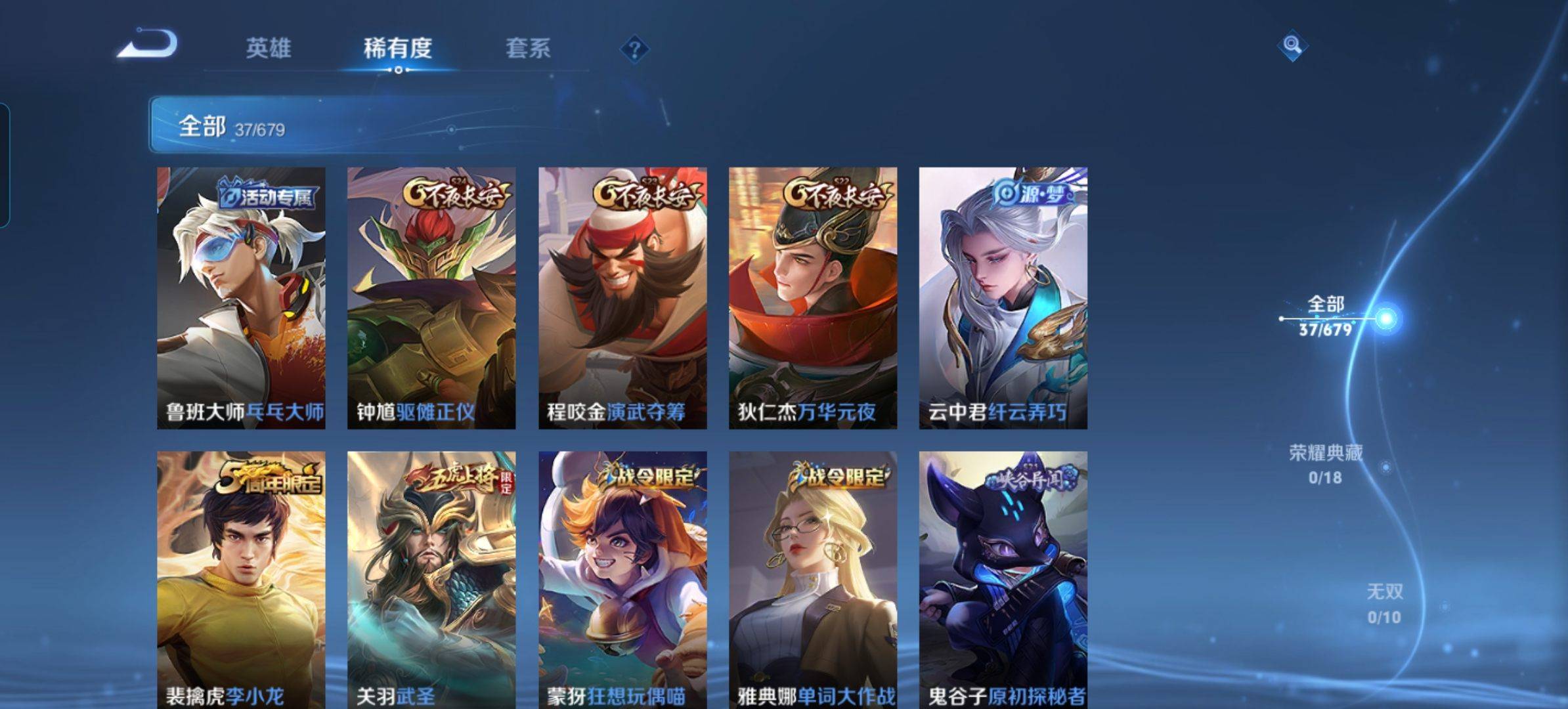Expand the 全部 37/679 header bar
1568x709 pixels.
pos(394,125)
